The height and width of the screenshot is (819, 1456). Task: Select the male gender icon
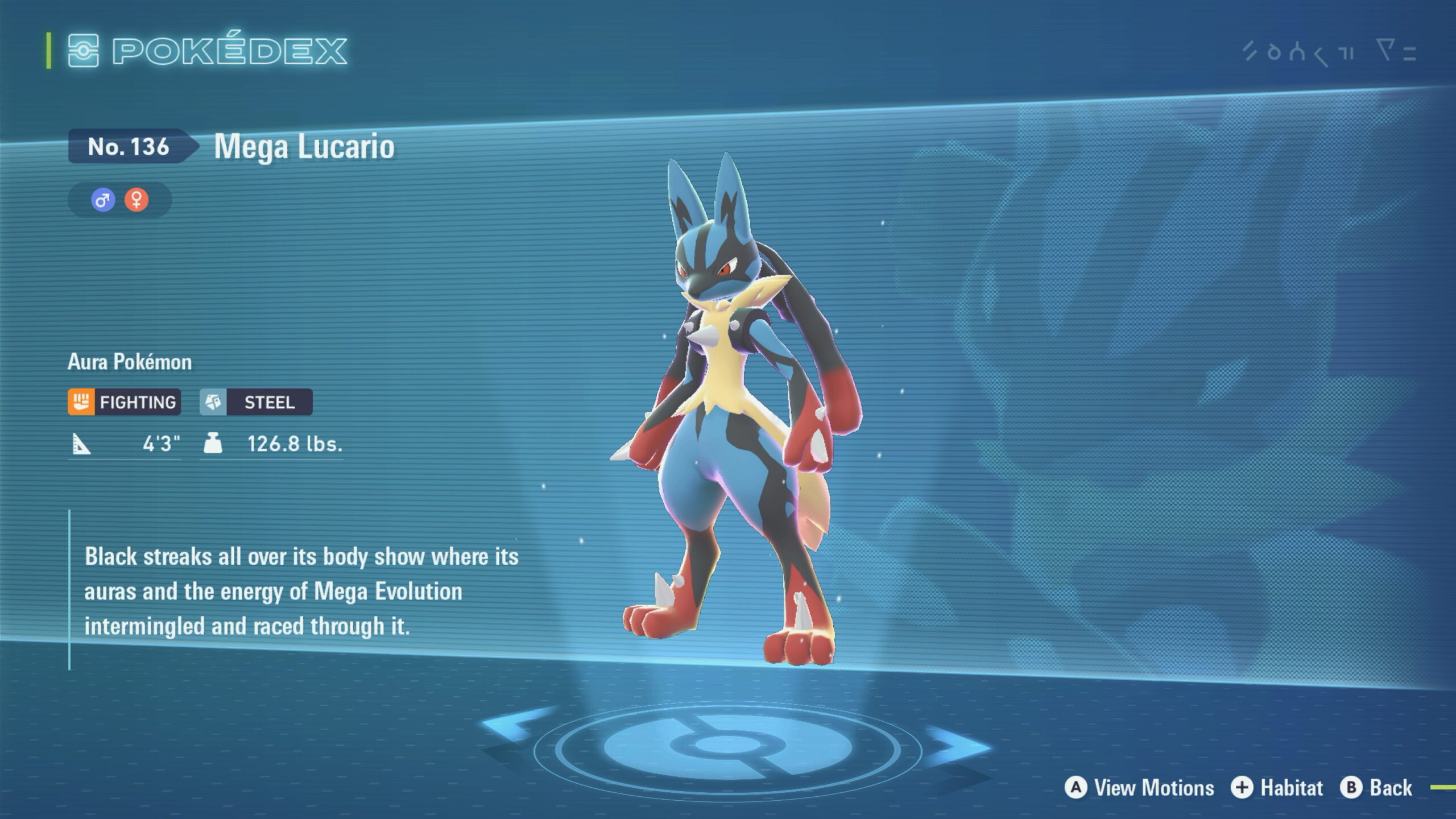pyautogui.click(x=103, y=200)
